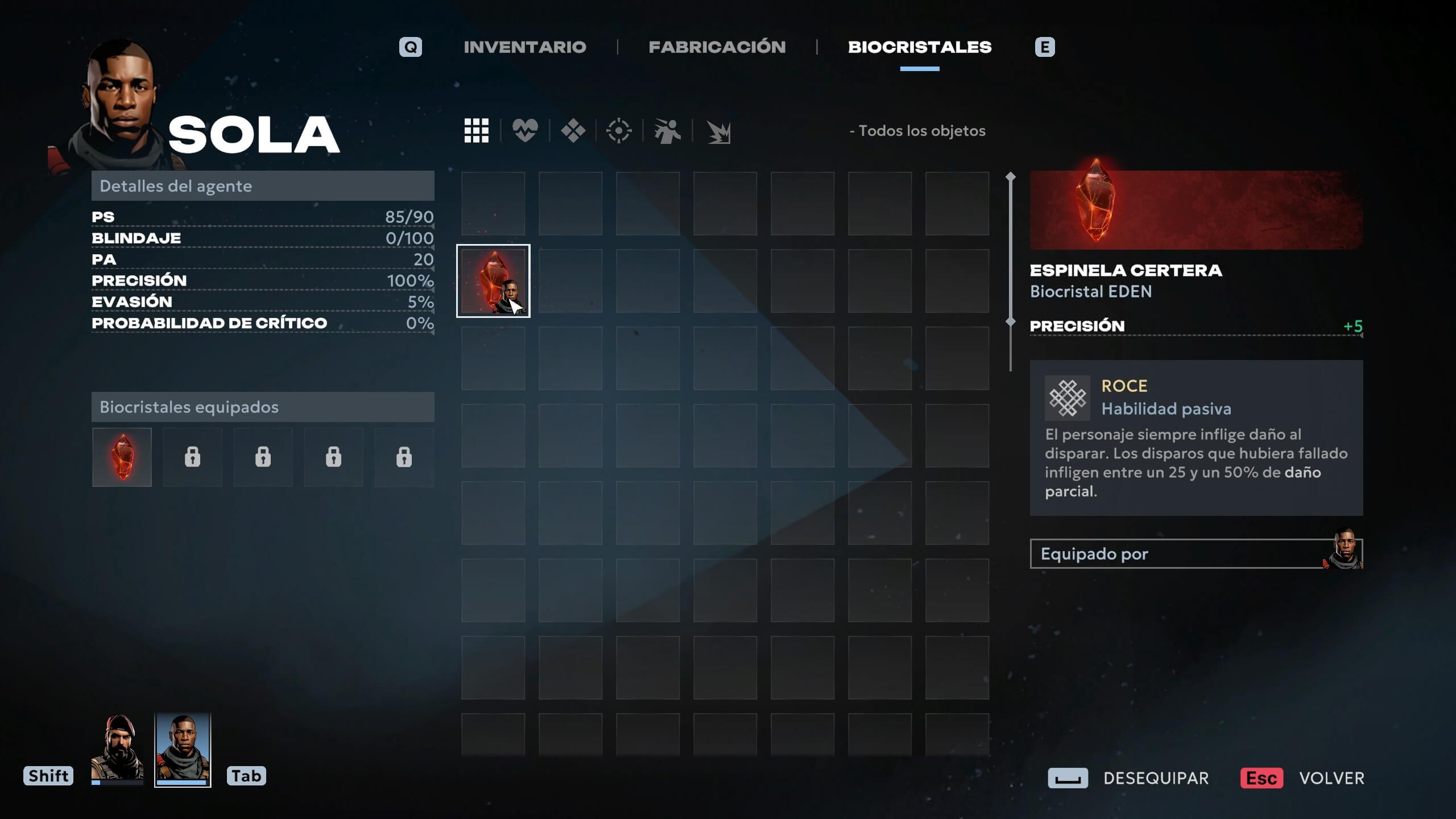Screen dimensions: 1456x819
Task: Filter biocrystals by the impact burst icon
Action: (718, 132)
